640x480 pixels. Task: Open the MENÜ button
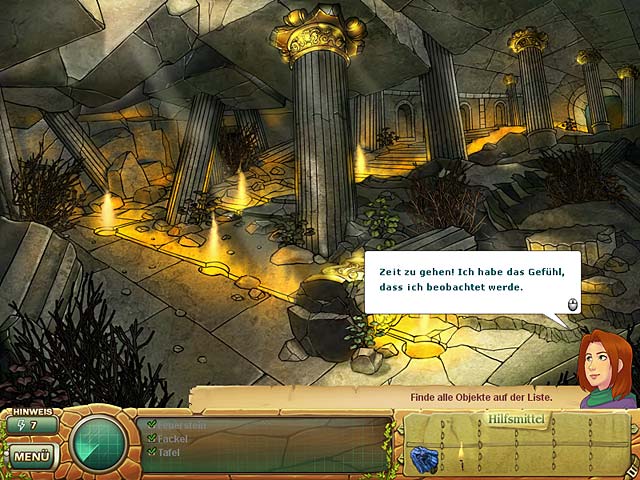[32, 457]
